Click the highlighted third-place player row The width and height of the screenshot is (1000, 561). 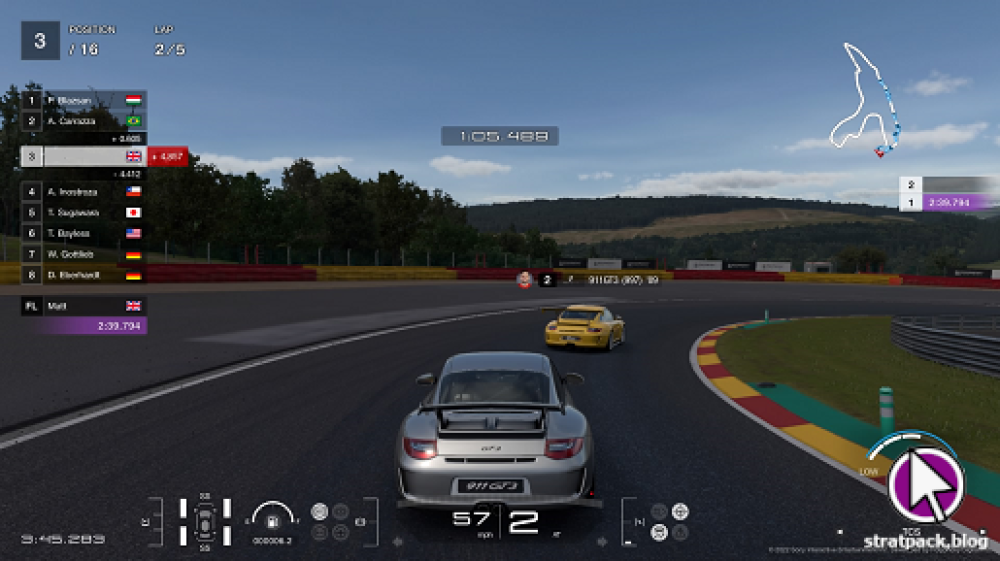coord(84,157)
